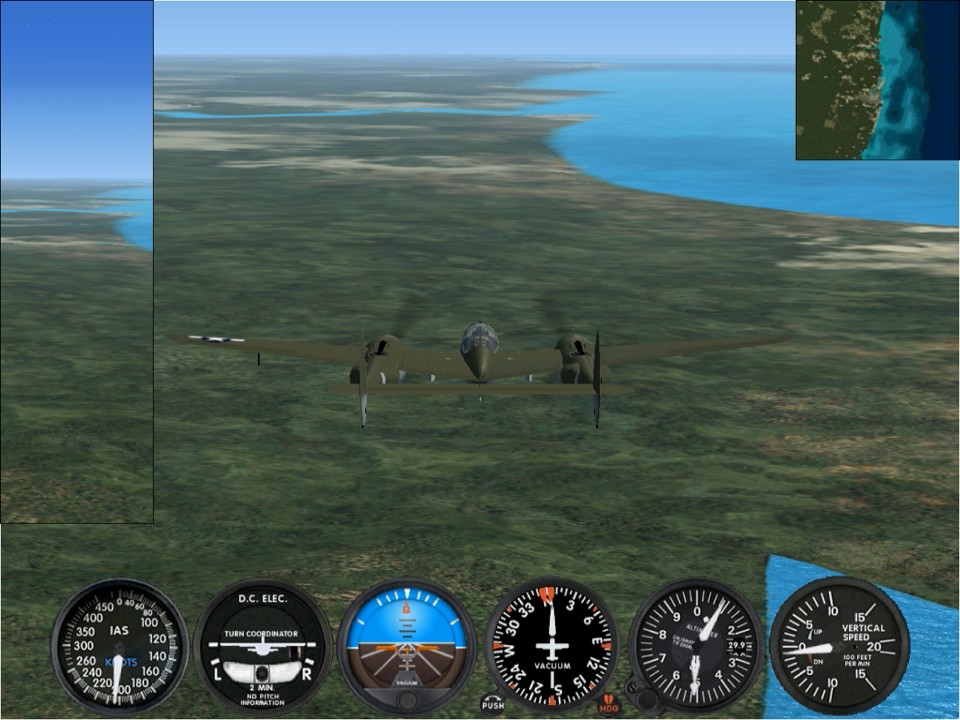
Task: Adjust the red HDG bug knob
Action: [609, 705]
